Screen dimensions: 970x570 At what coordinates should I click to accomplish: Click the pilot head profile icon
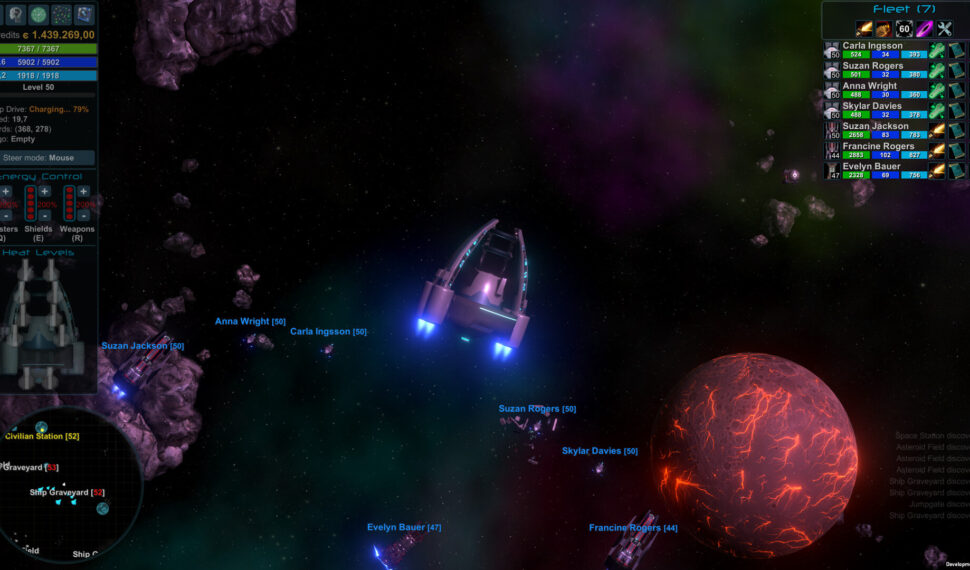(14, 14)
